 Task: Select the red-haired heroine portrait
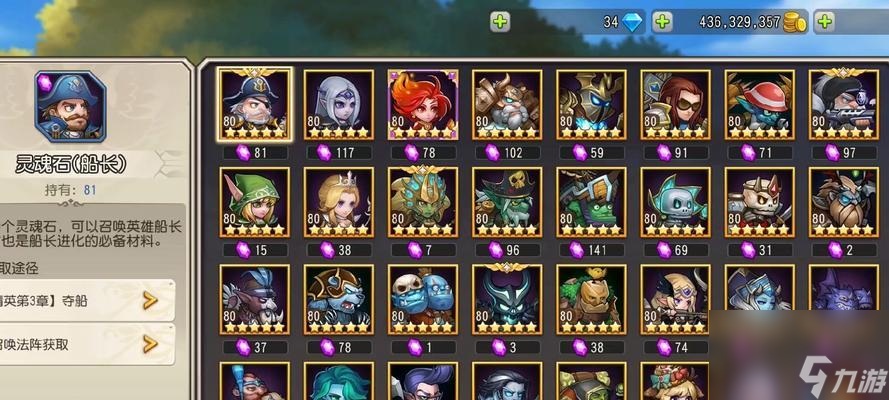[423, 105]
